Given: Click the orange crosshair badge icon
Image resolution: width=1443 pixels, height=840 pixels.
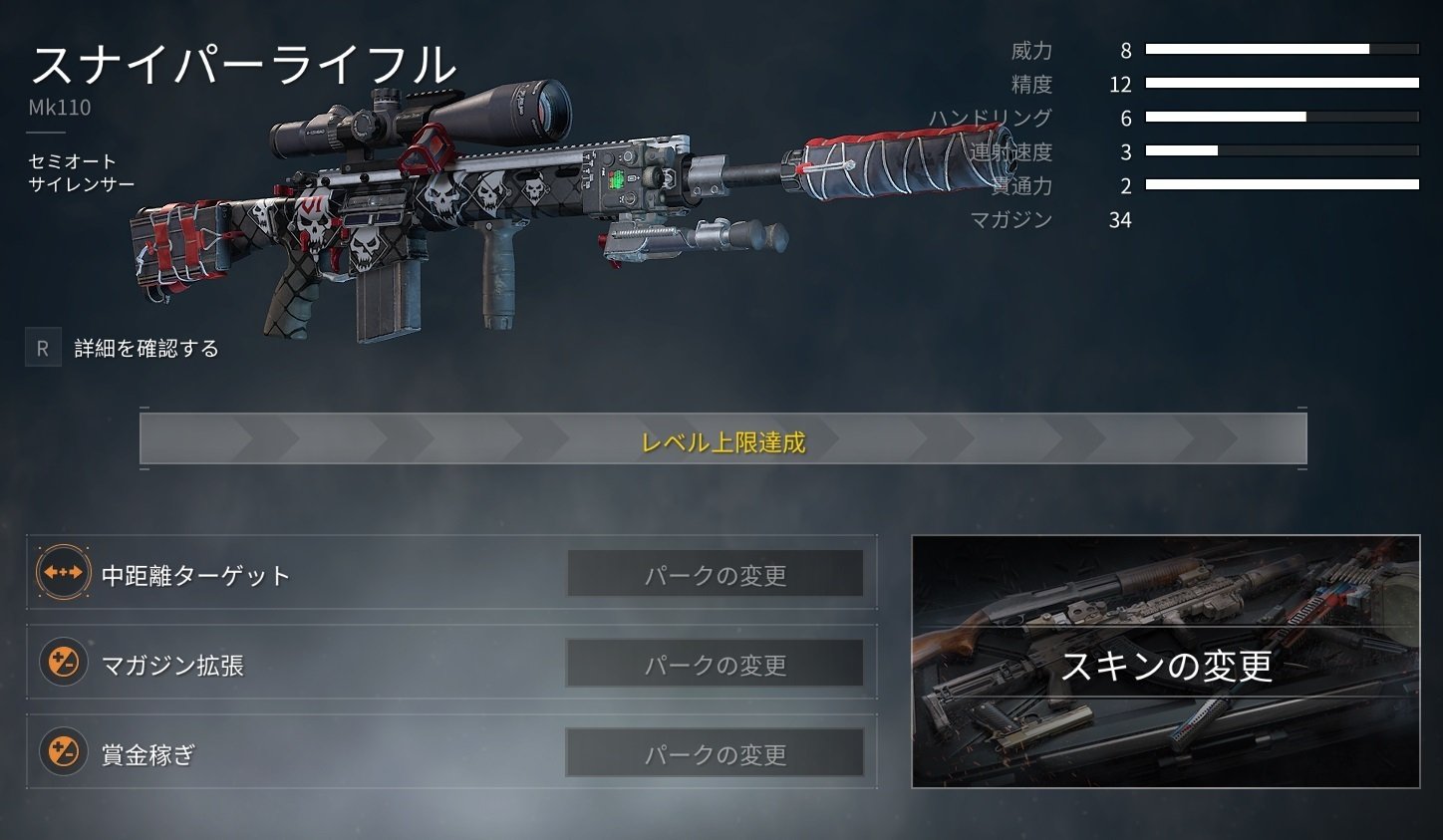Looking at the screenshot, I should [x=62, y=574].
